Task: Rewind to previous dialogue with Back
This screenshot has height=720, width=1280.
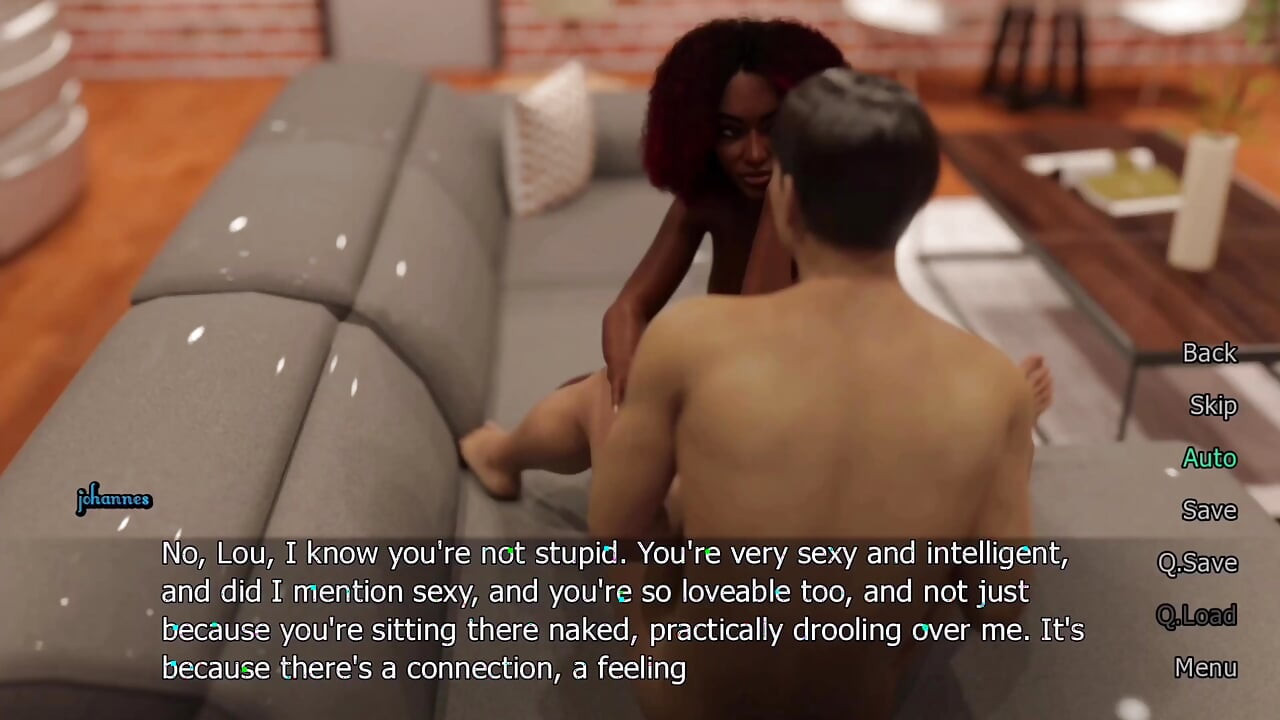Action: point(1209,354)
